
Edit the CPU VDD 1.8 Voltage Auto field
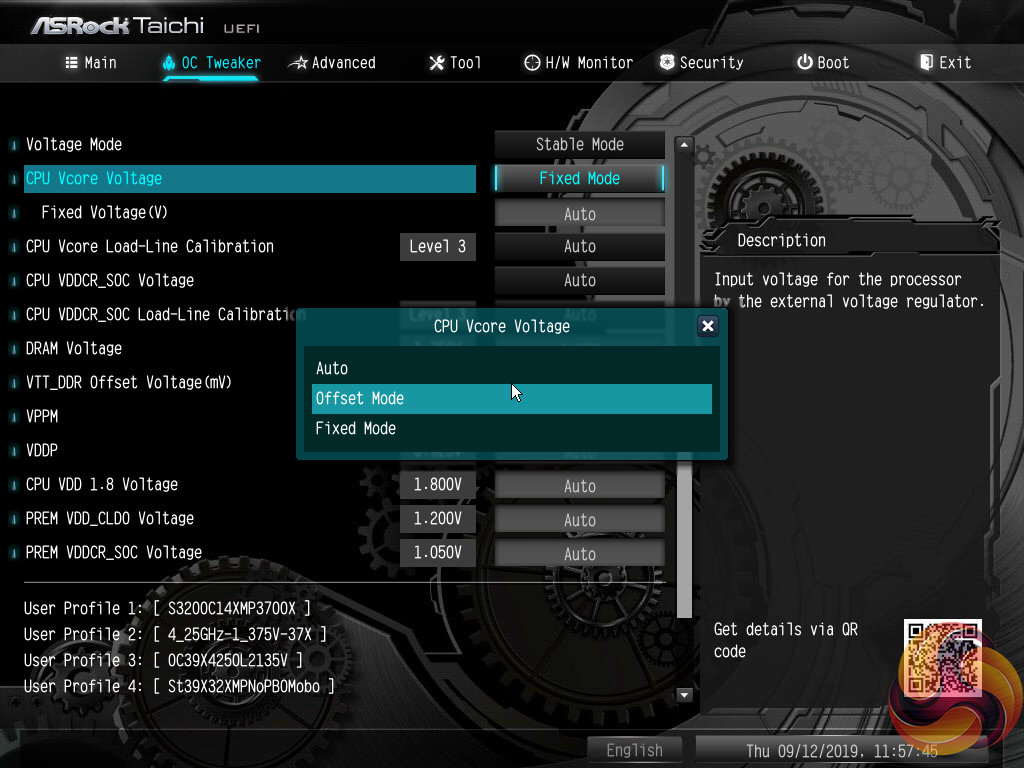[x=580, y=486]
